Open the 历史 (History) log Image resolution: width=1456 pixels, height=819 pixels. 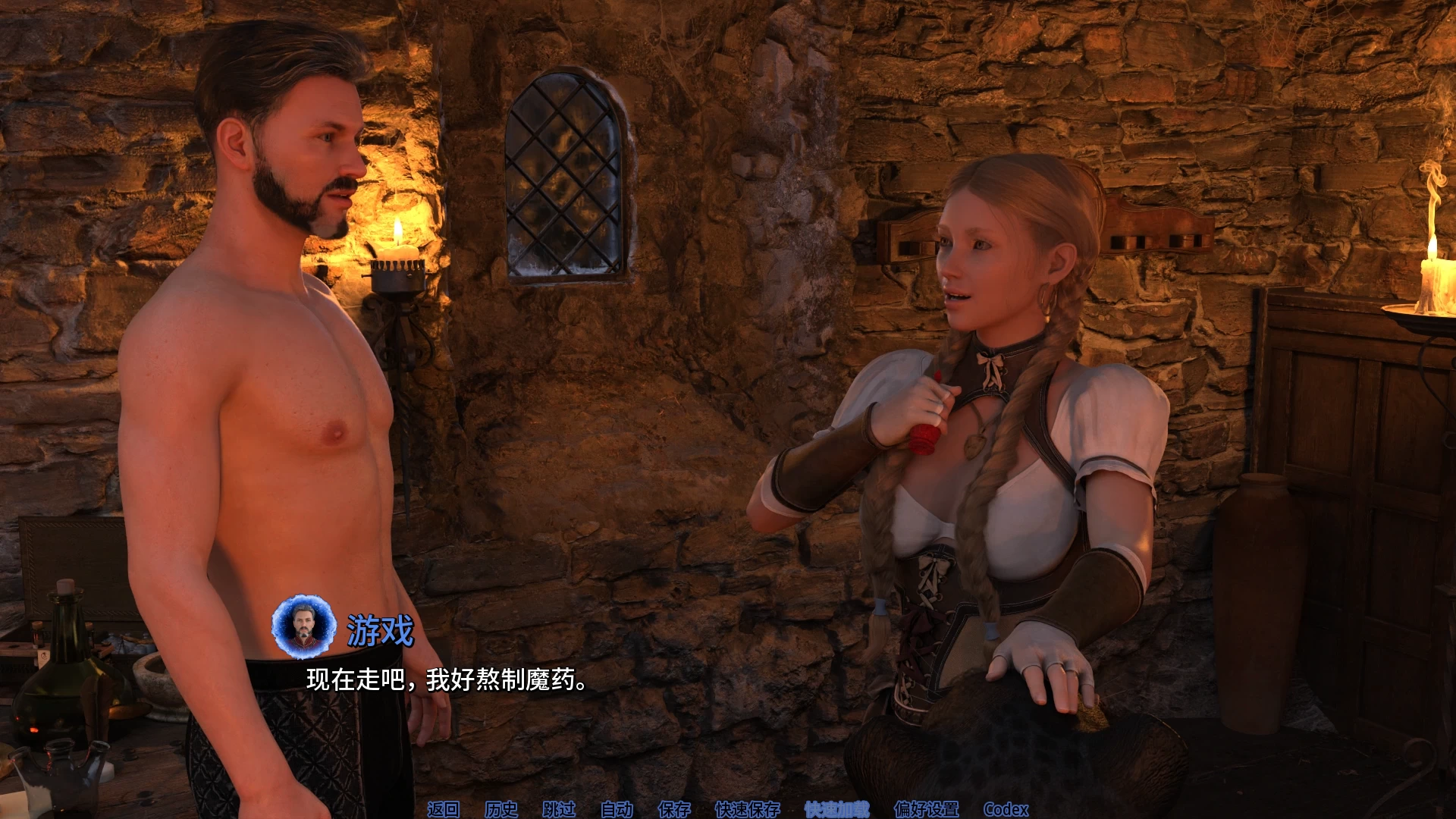[x=500, y=809]
